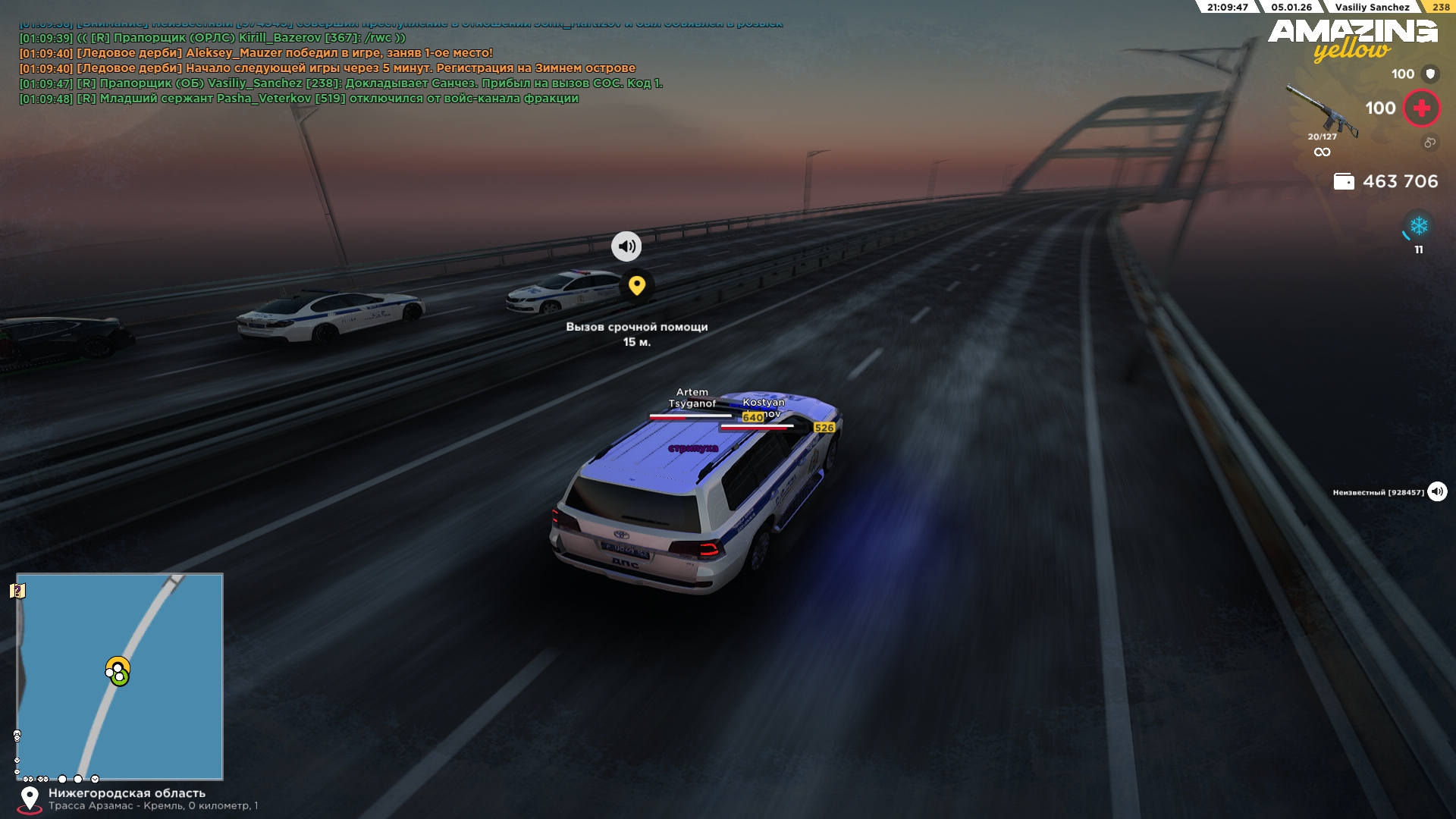
Task: Click the question mark icon beside the minimap
Action: (17, 591)
